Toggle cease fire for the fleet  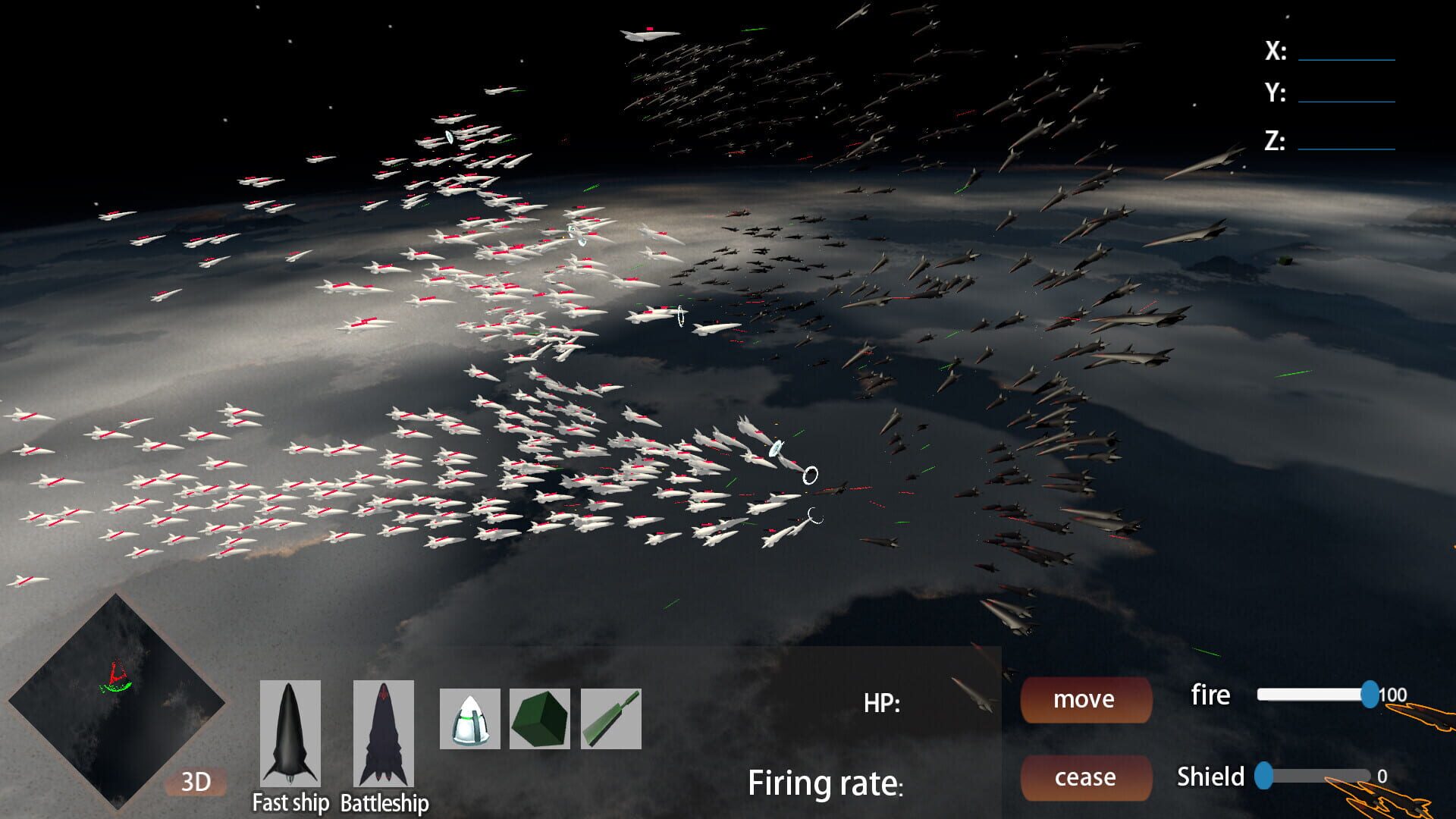point(1085,777)
